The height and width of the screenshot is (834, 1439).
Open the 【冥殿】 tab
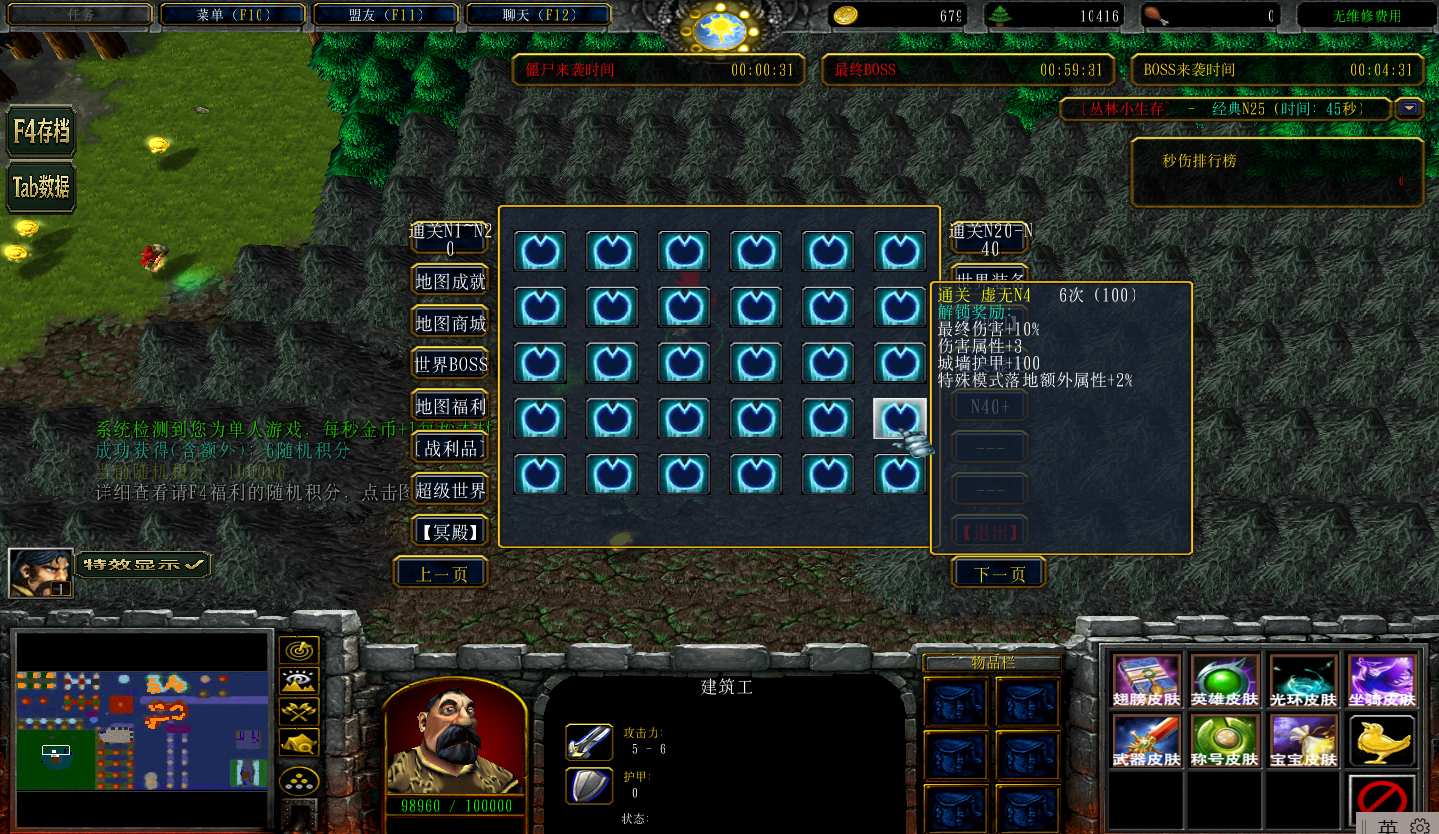pos(450,531)
